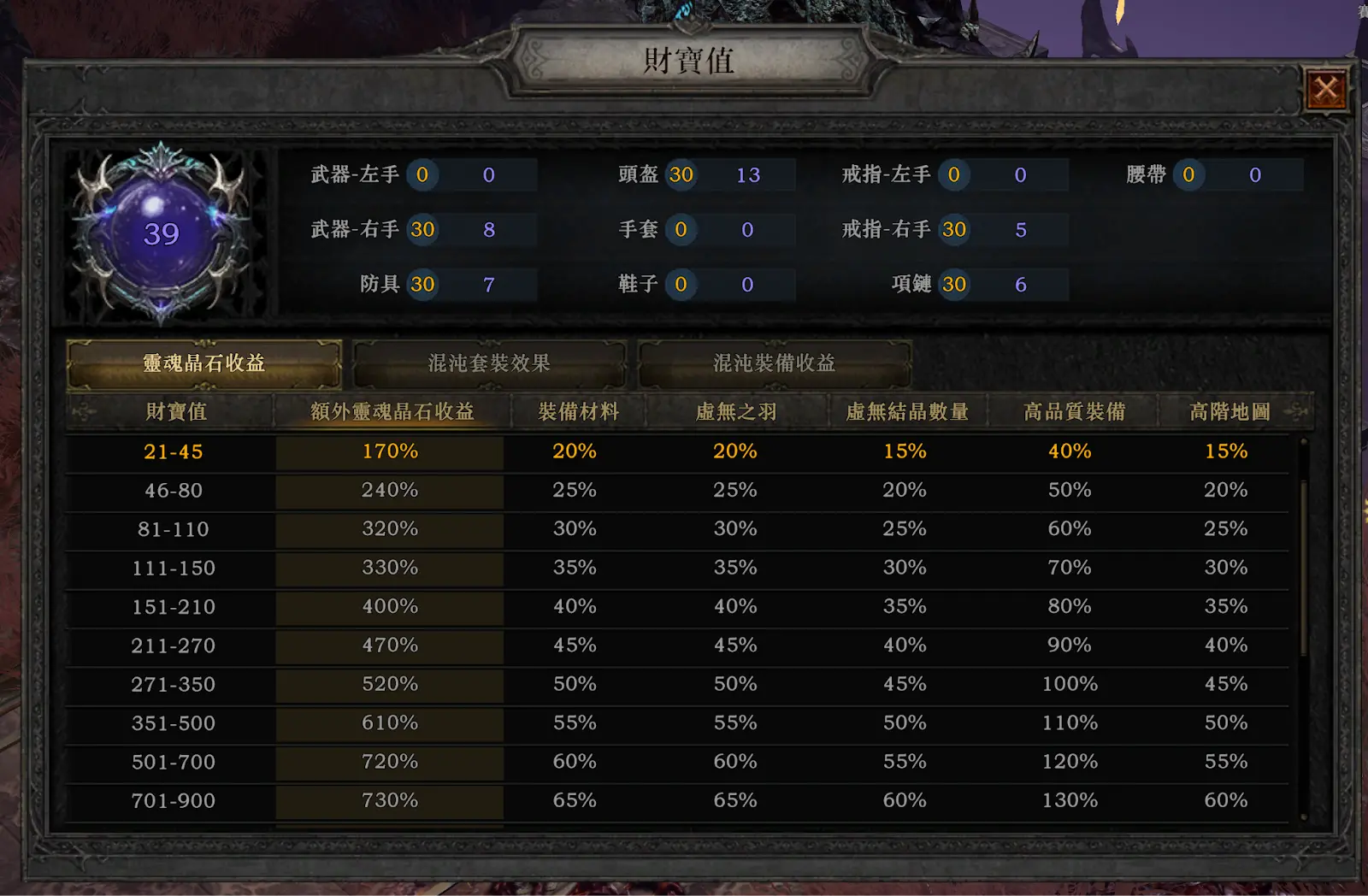Image resolution: width=1368 pixels, height=896 pixels.
Task: Choose the 151-210 treasure value row
Action: click(174, 607)
